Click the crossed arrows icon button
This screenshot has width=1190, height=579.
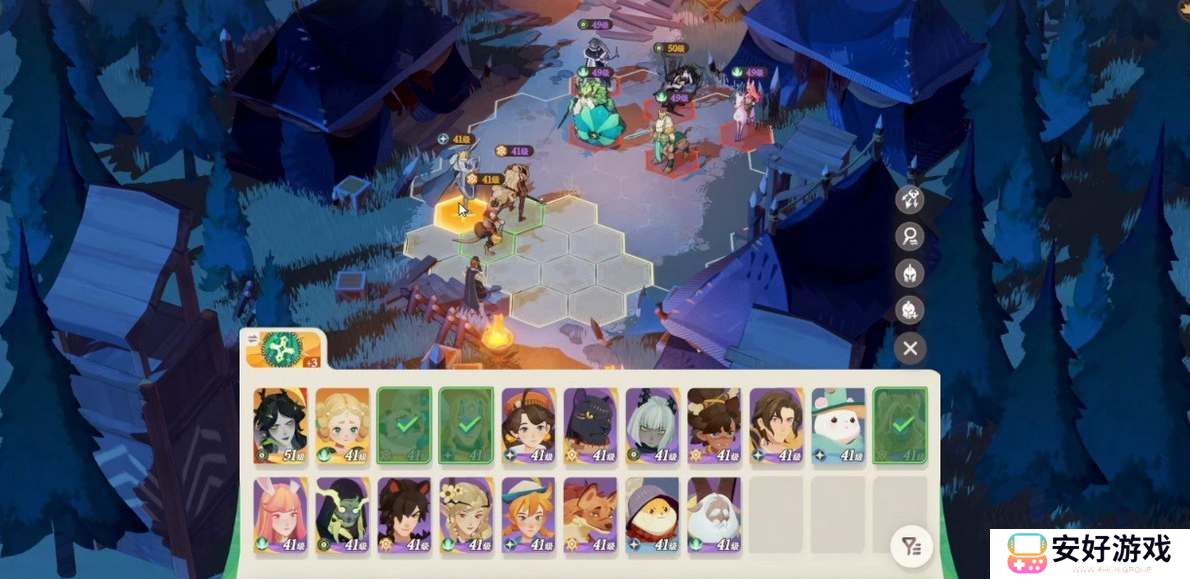pos(910,198)
